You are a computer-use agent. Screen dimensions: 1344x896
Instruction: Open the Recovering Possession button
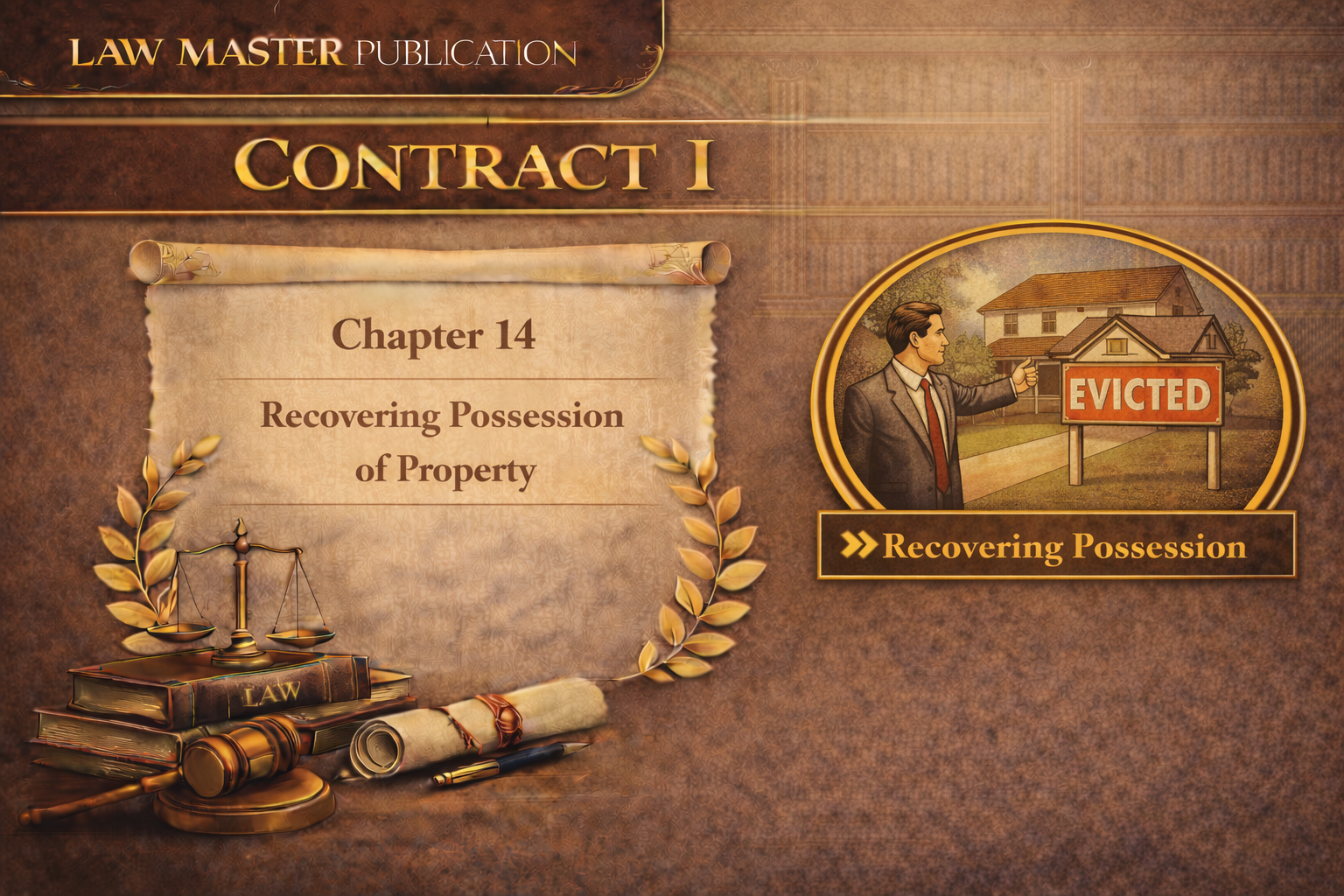(x=1056, y=546)
